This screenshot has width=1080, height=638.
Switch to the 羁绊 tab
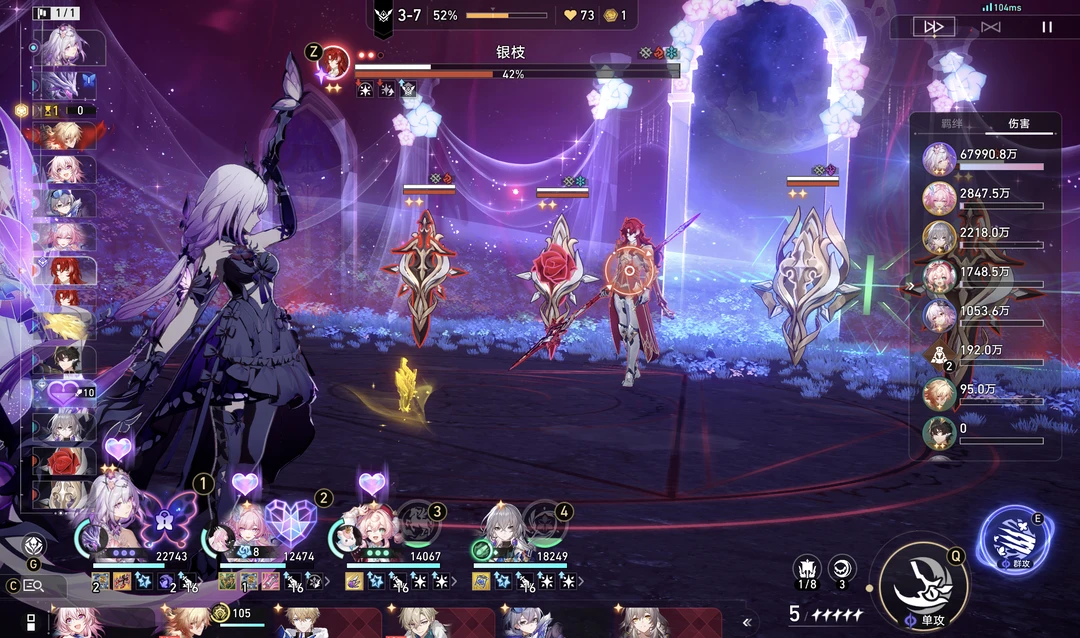[x=951, y=124]
